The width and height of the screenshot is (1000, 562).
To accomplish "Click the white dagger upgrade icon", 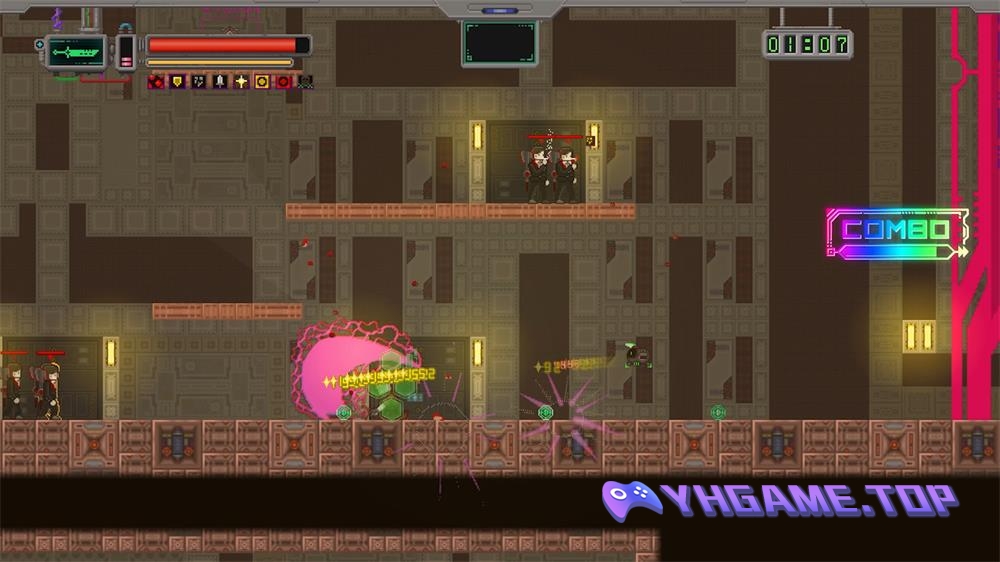I will click(x=220, y=82).
